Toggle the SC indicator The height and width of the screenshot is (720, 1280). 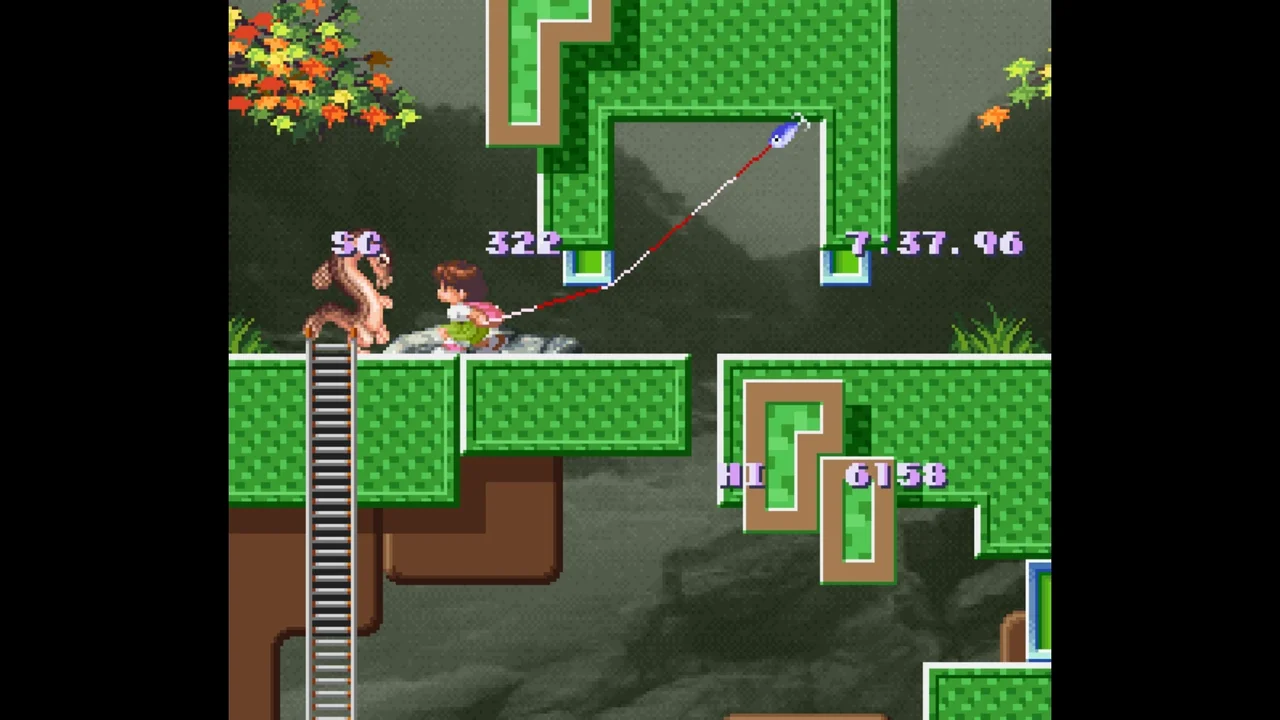[355, 243]
